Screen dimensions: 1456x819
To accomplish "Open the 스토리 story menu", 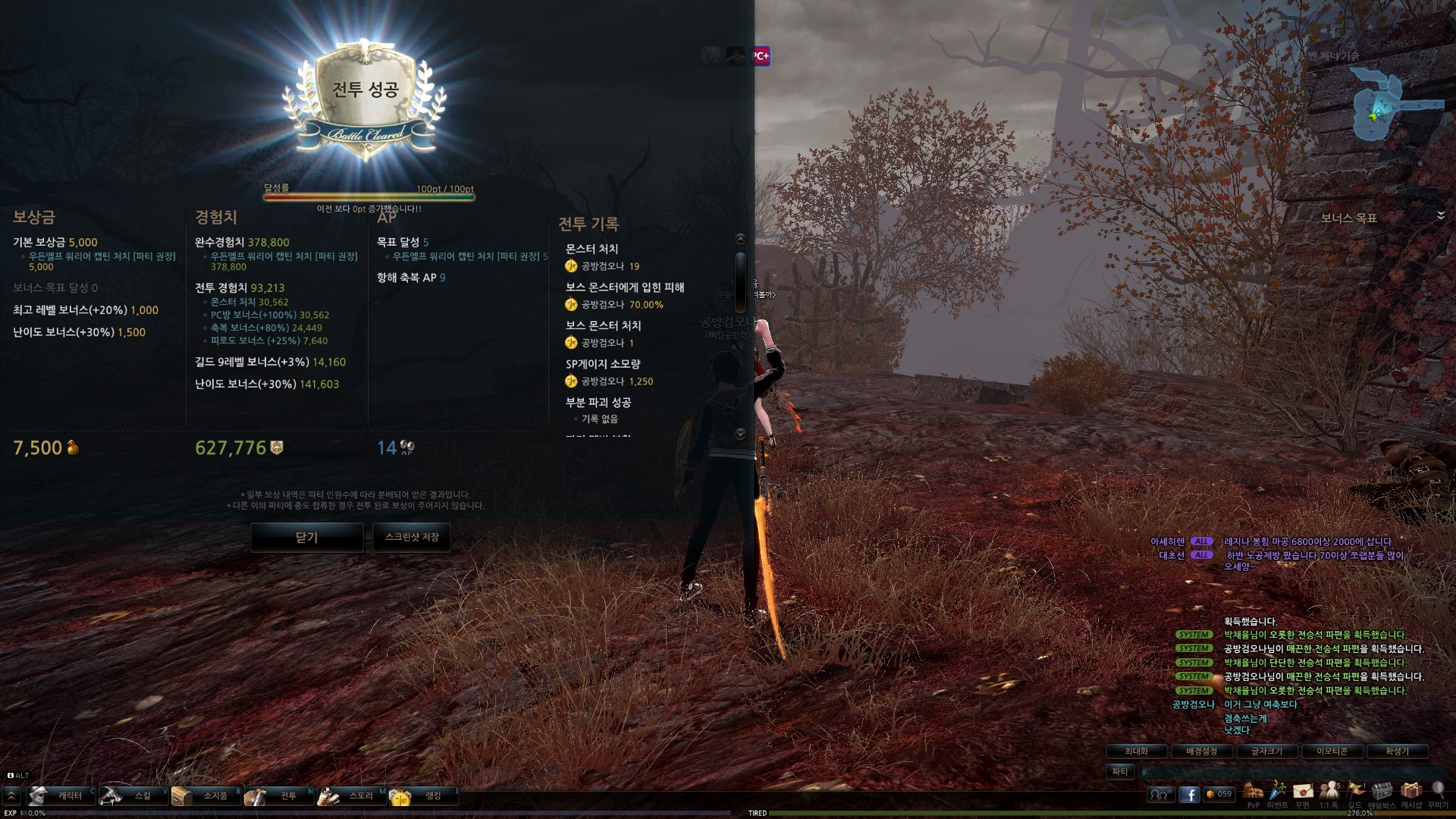I will coord(352,795).
